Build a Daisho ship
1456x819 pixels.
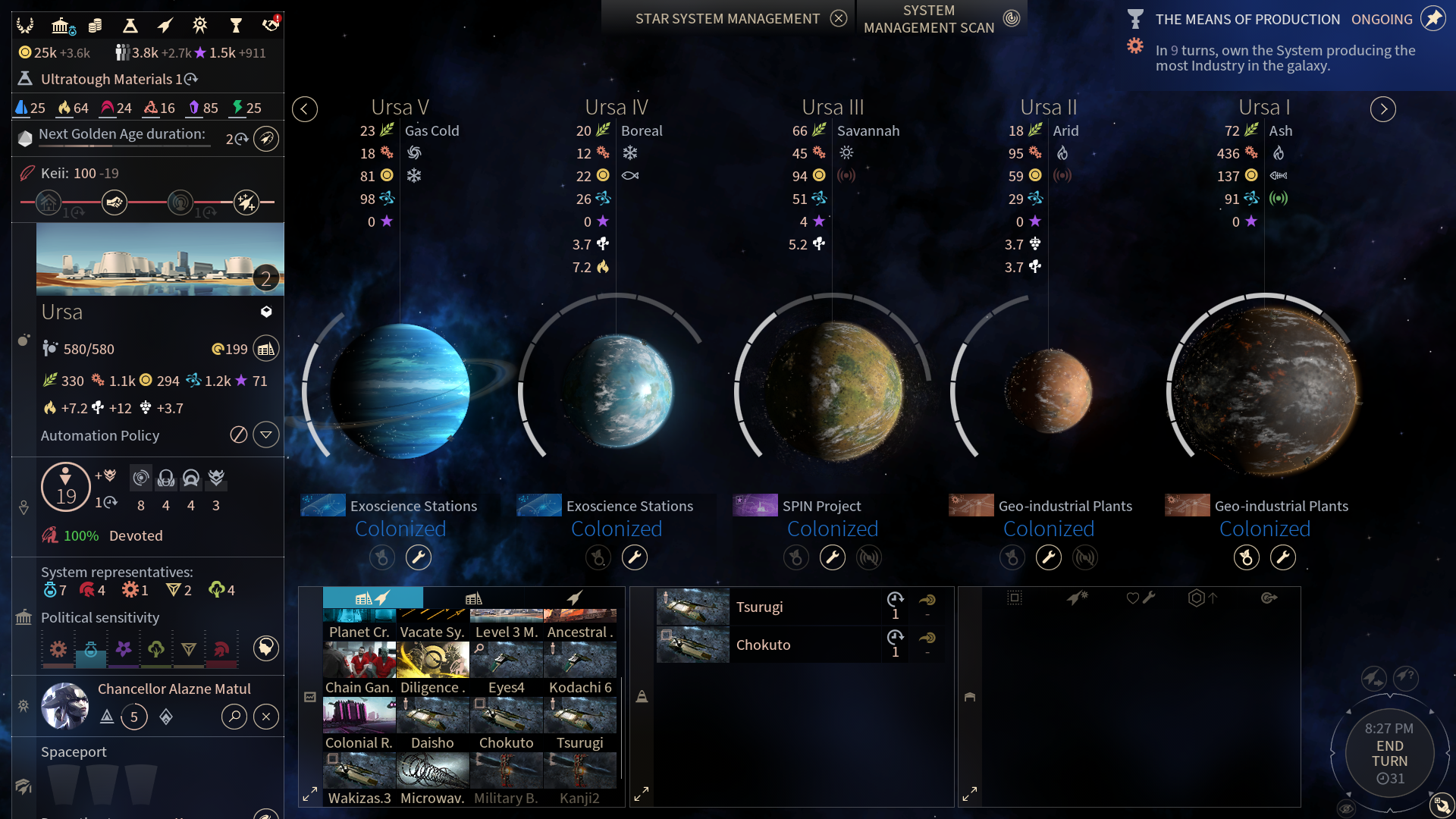tap(432, 723)
